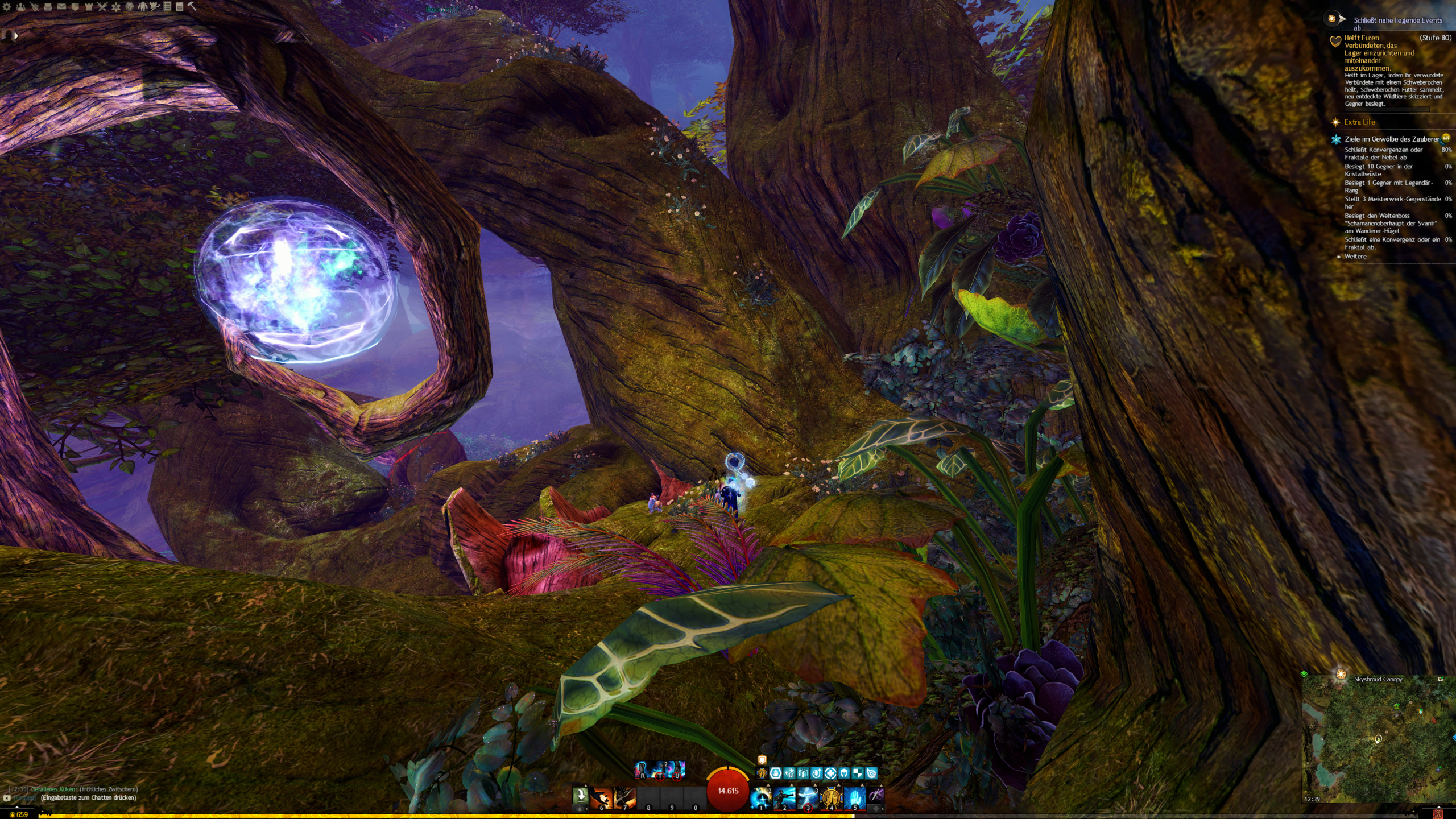Image resolution: width=1456 pixels, height=819 pixels.
Task: Activate the glowing blue hand skill 5
Action: (x=854, y=798)
